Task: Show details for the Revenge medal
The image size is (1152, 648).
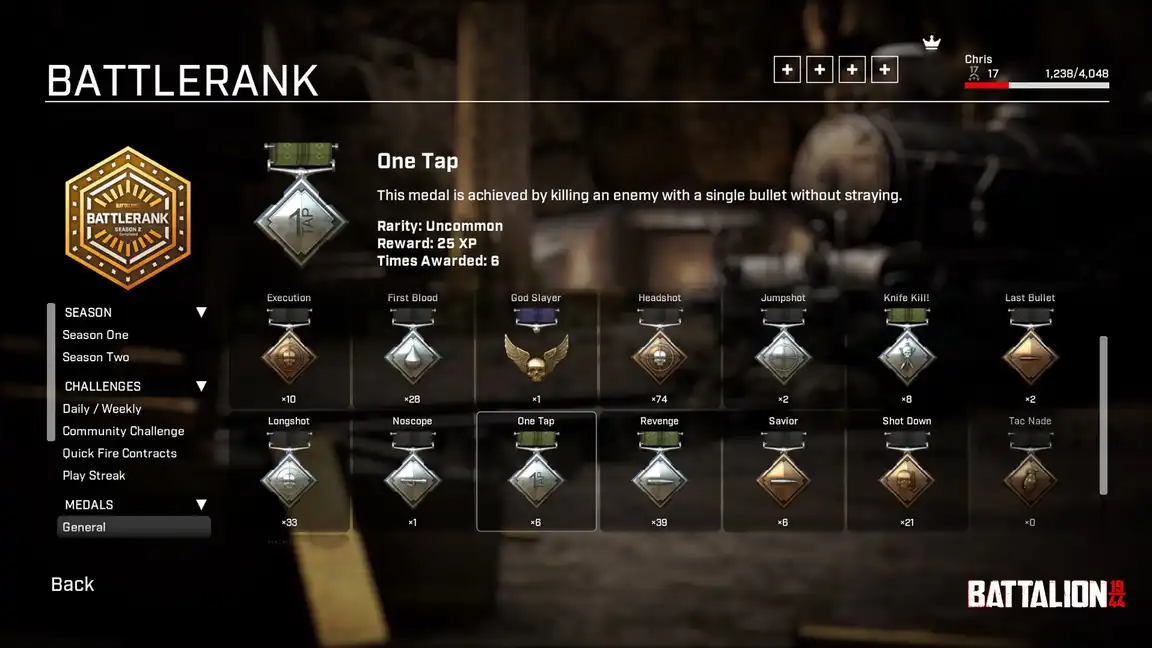Action: click(x=659, y=473)
